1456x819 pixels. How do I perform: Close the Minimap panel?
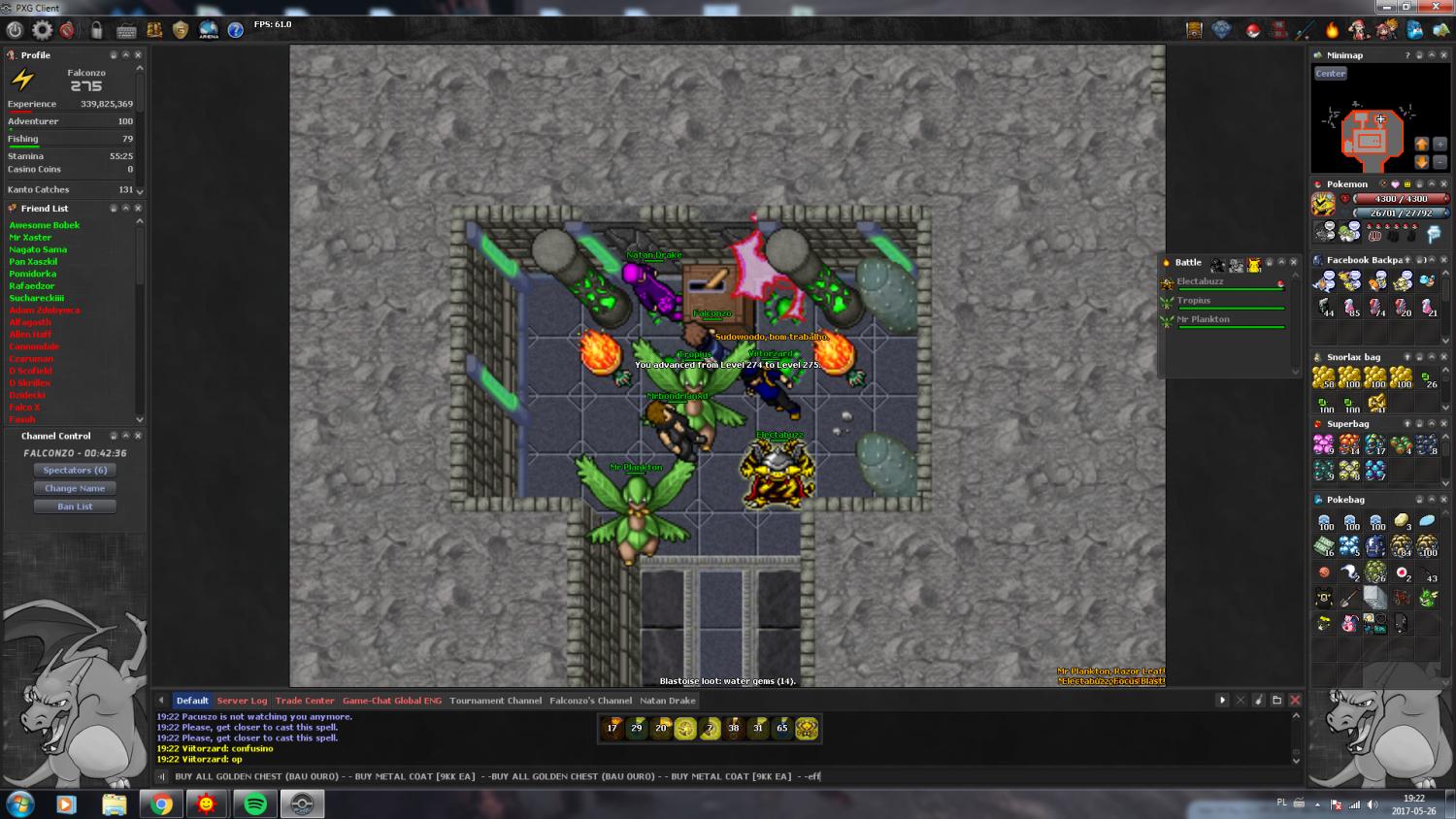point(1443,55)
